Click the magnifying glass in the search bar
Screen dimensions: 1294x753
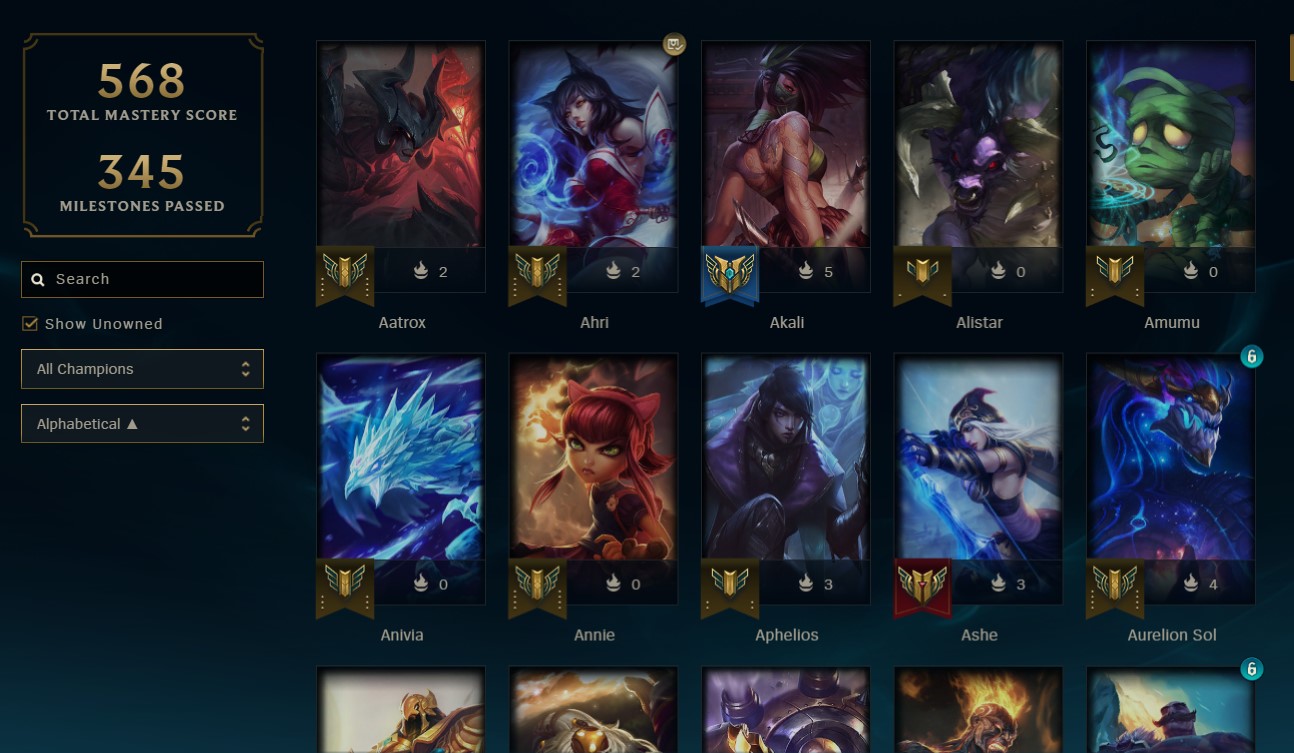pyautogui.click(x=38, y=279)
